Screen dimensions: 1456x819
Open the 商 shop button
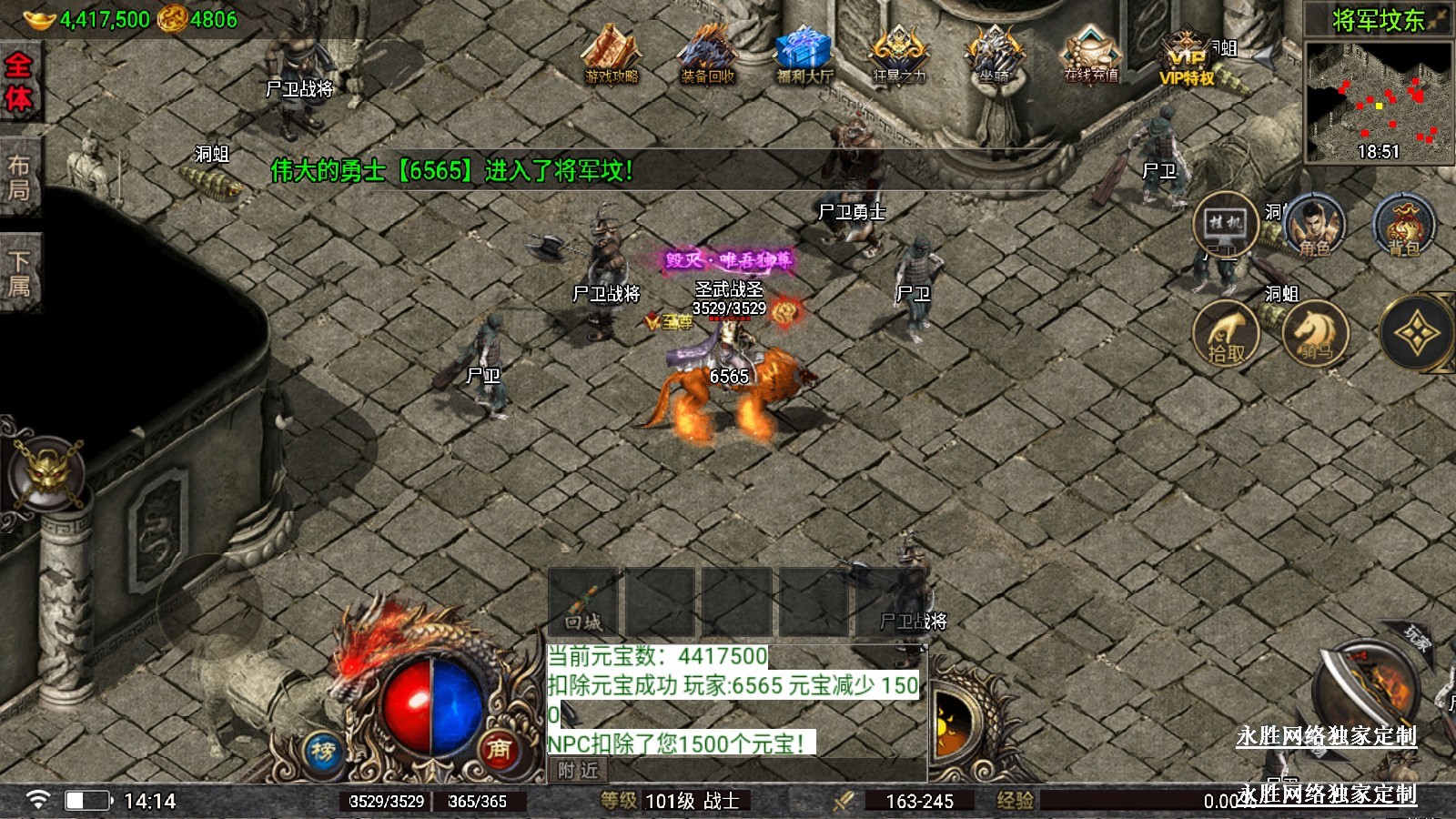(498, 749)
